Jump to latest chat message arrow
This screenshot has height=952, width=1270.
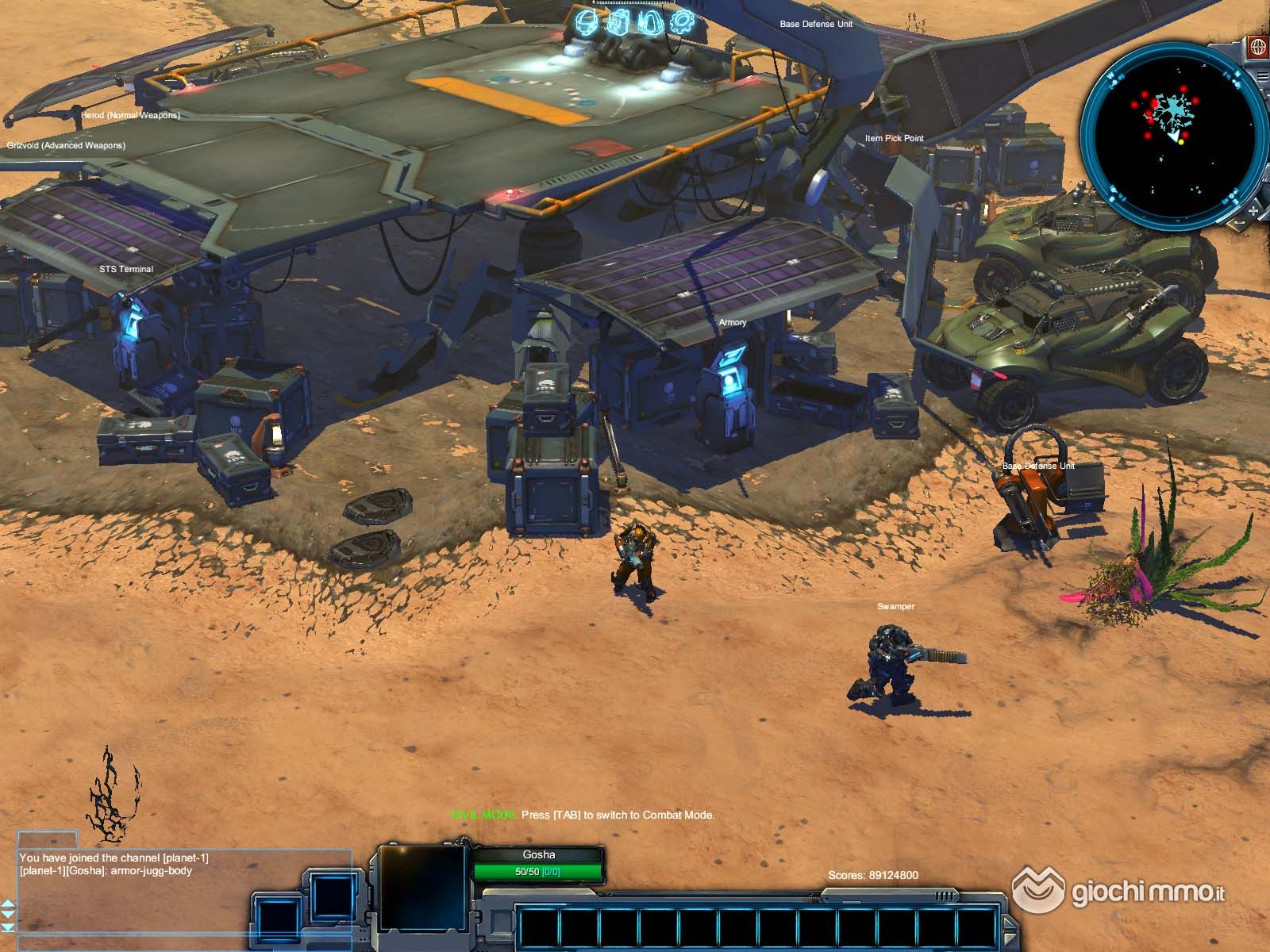tap(8, 927)
